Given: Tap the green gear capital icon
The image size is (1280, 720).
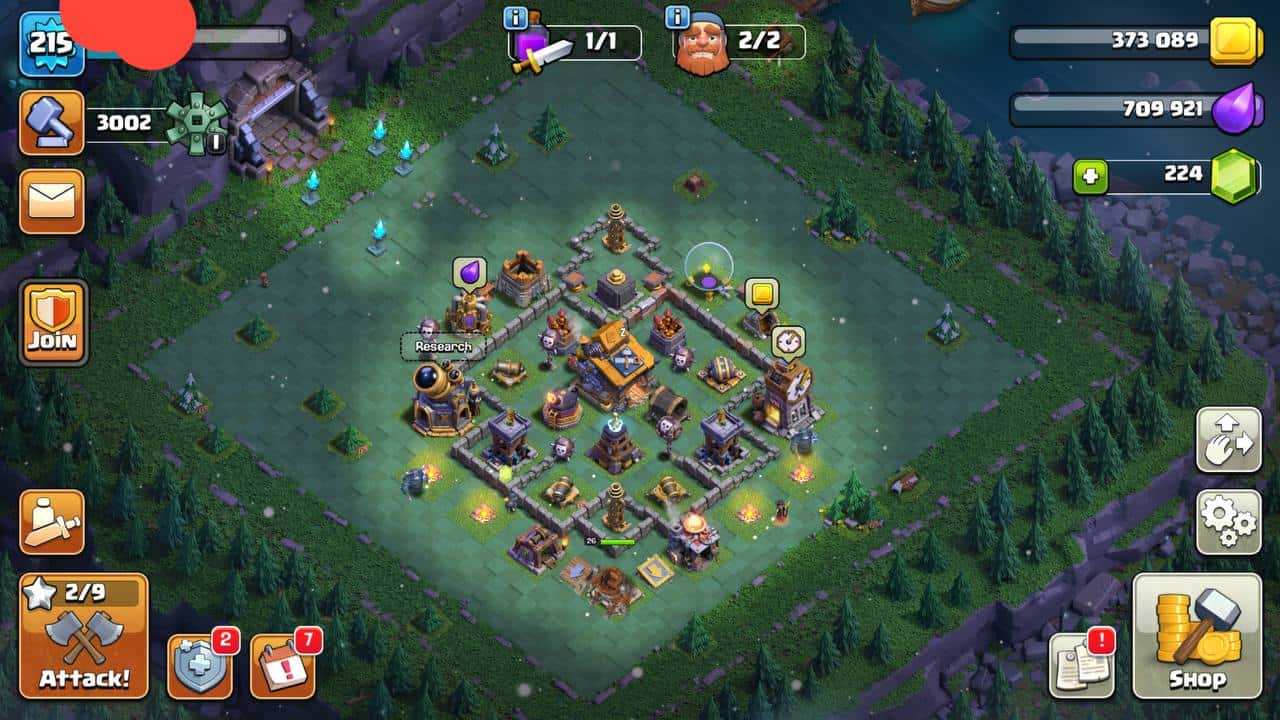Looking at the screenshot, I should coord(195,123).
